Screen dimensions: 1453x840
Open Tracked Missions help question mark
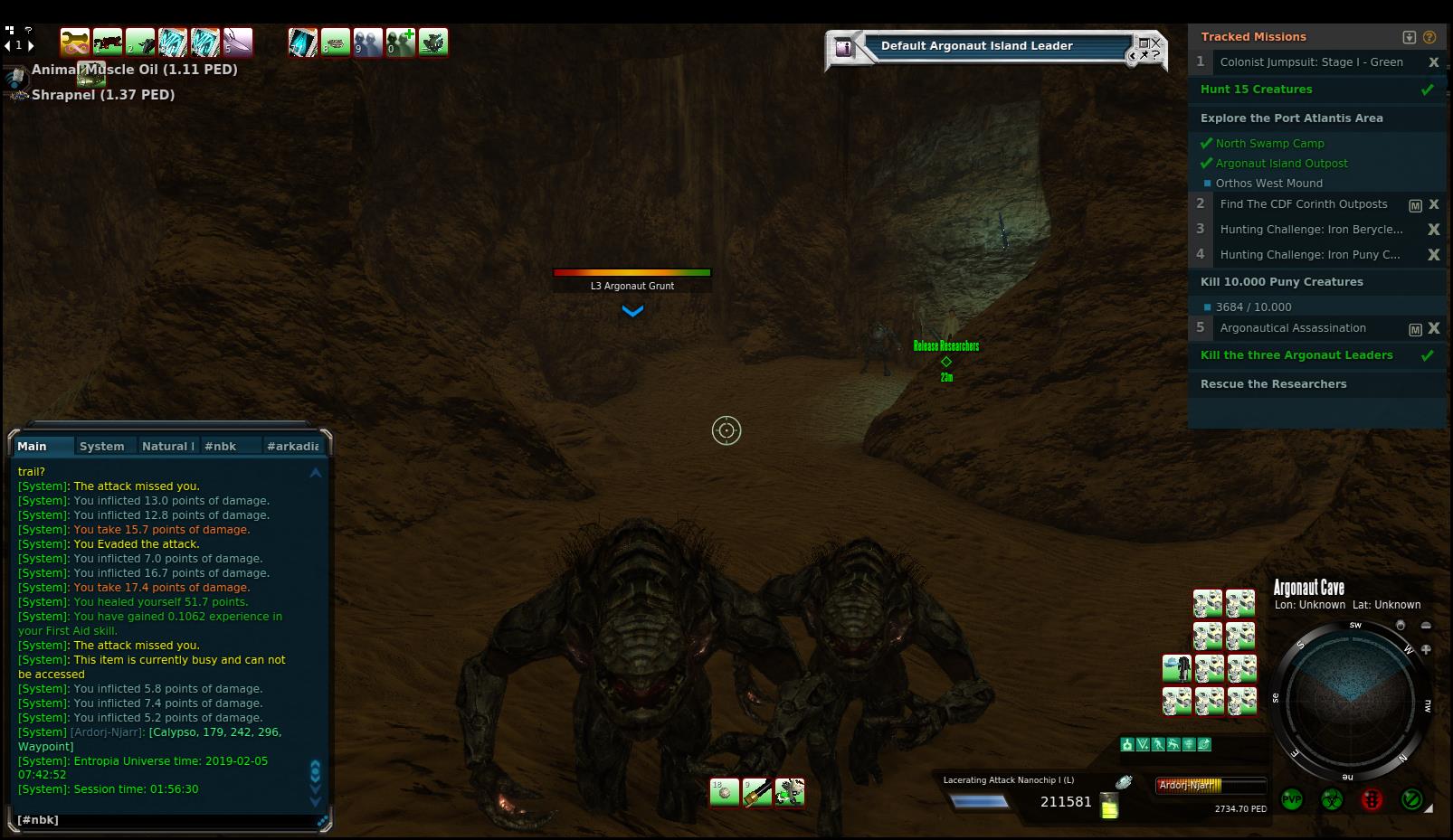coord(1429,37)
